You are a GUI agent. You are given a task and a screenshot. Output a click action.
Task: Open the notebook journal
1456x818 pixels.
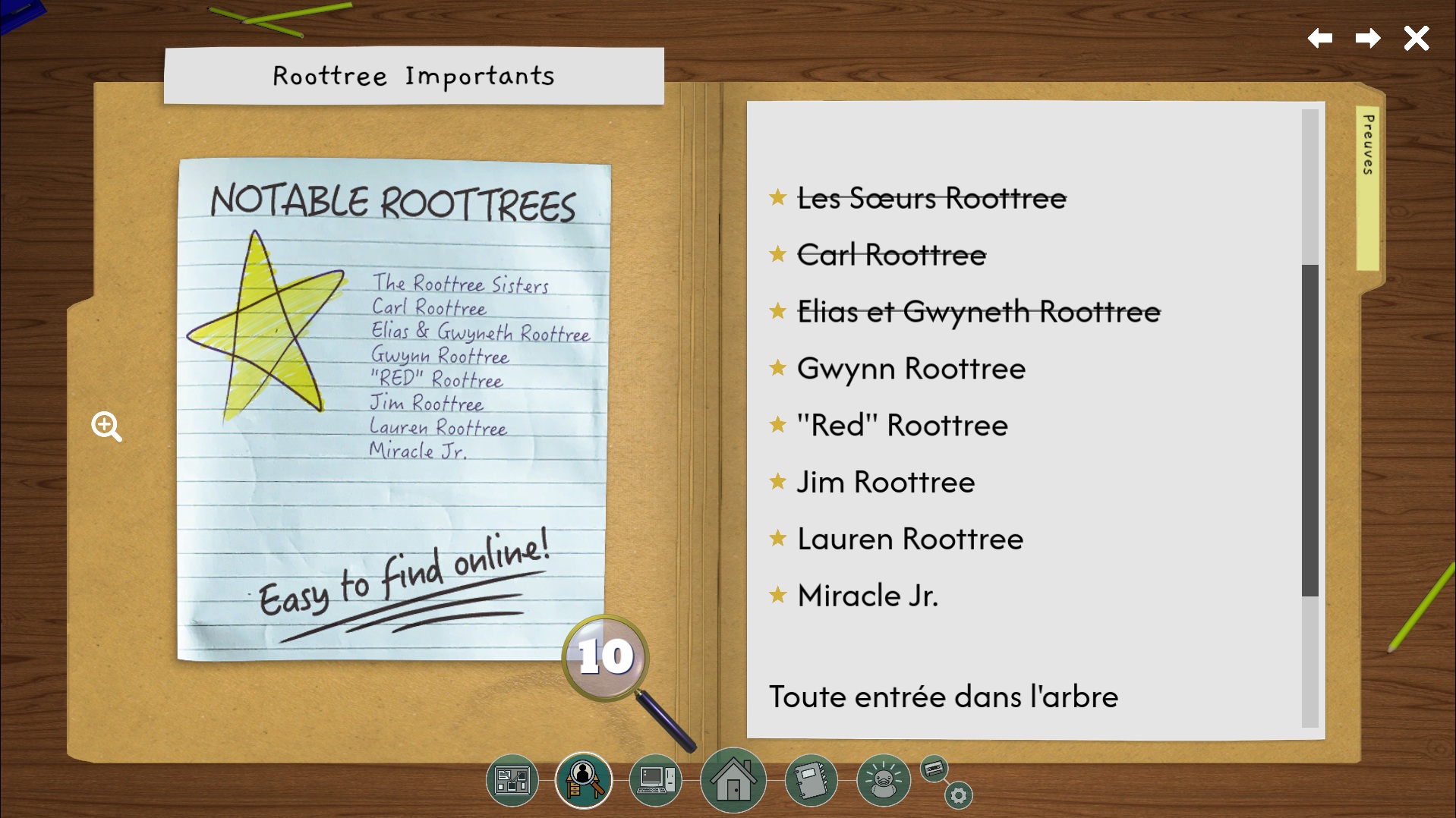(811, 780)
